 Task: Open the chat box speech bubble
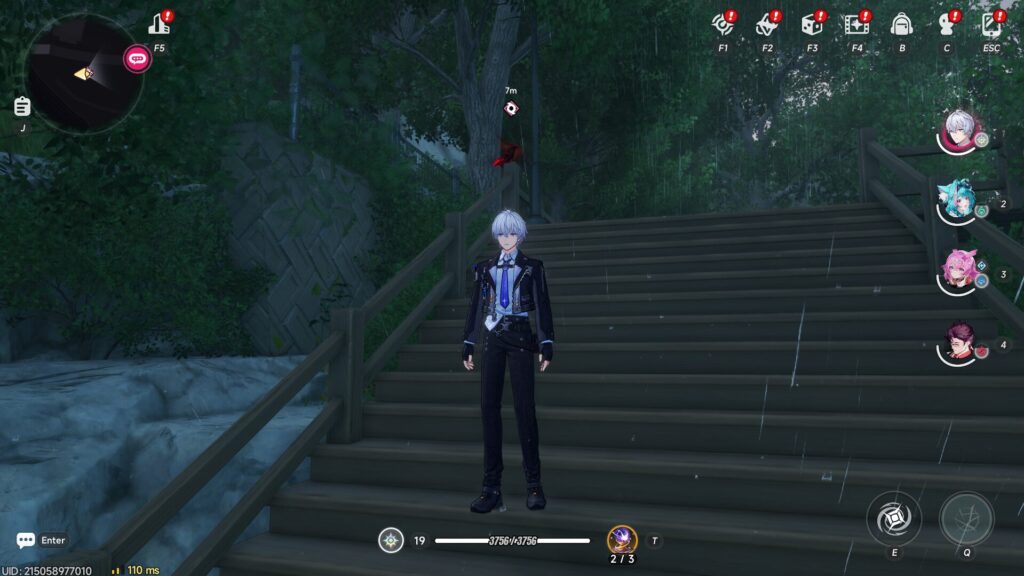26,540
